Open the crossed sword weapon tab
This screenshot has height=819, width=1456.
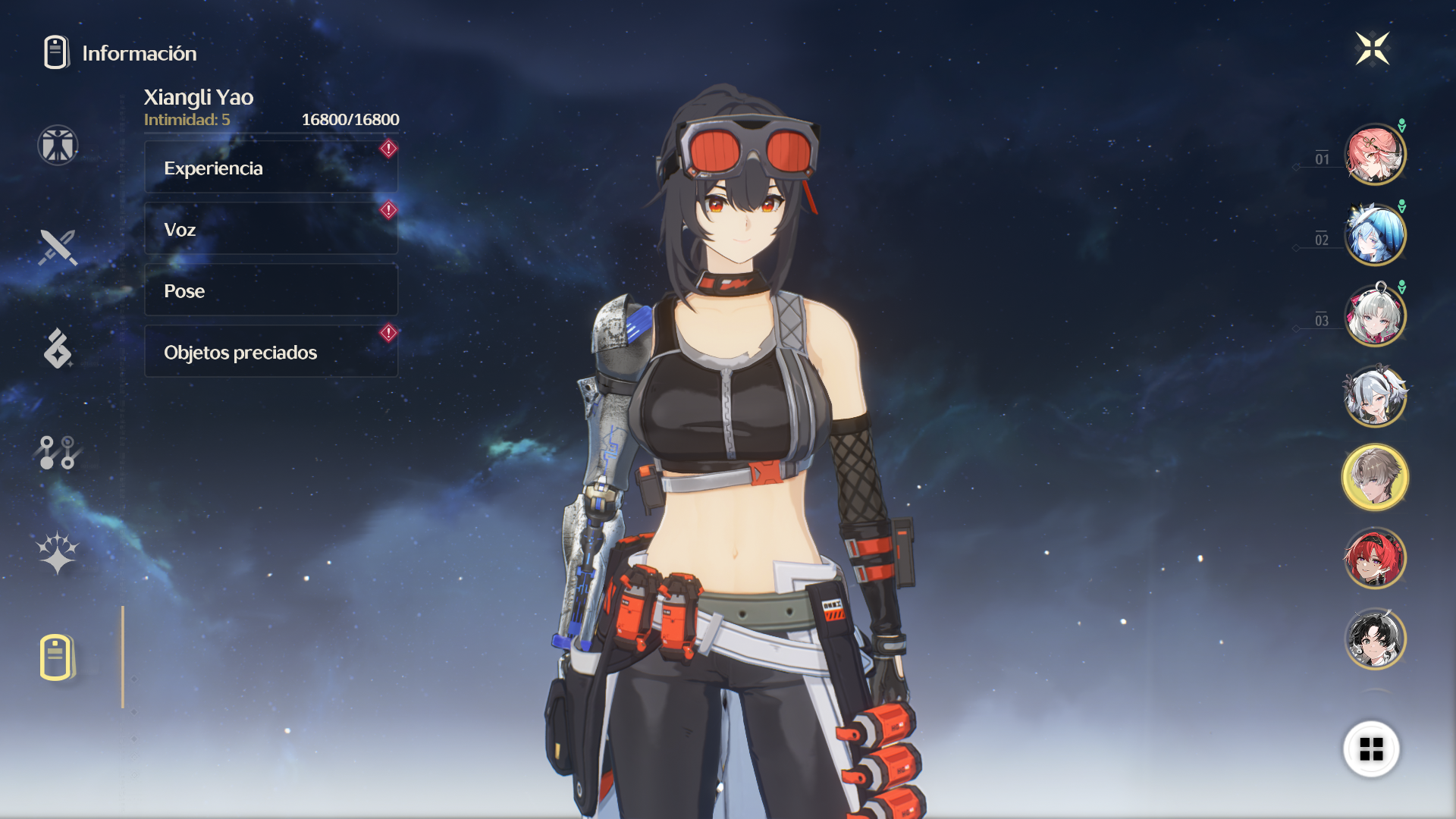[x=58, y=247]
